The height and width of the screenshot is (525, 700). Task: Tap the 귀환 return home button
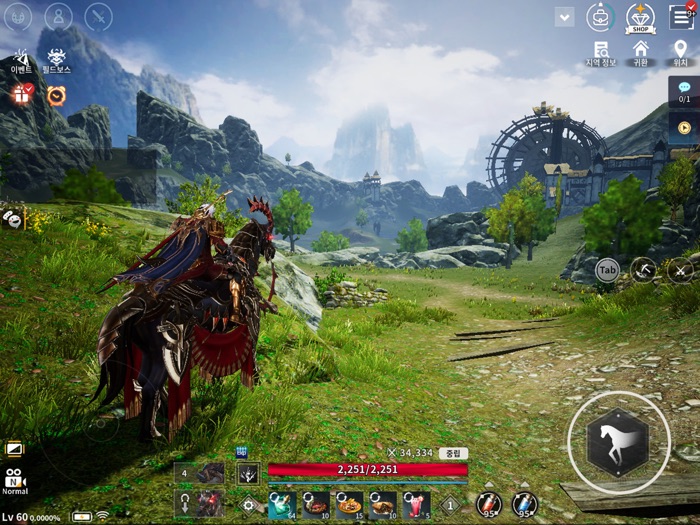click(640, 52)
